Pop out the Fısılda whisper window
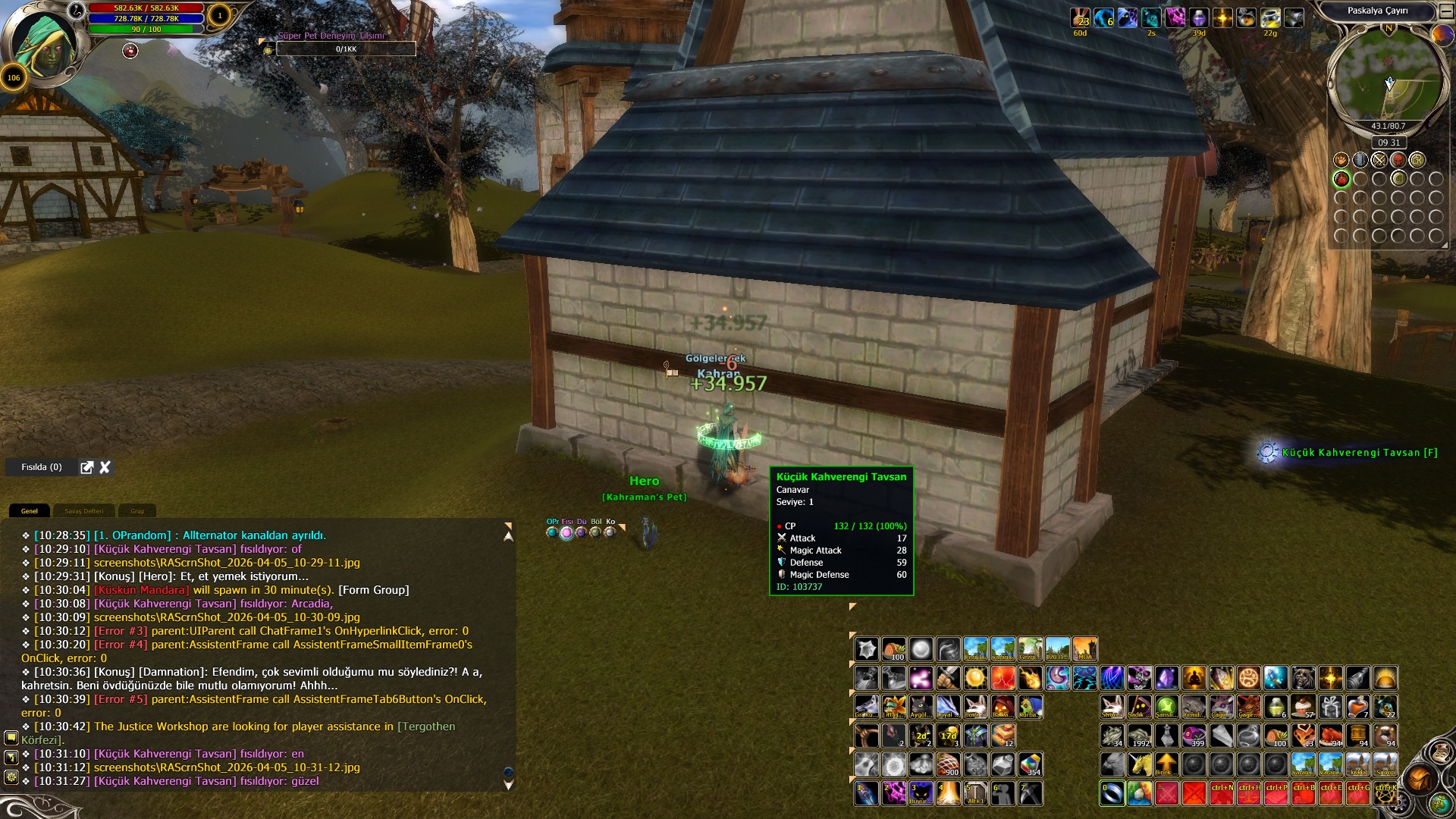This screenshot has width=1456, height=819. (87, 467)
